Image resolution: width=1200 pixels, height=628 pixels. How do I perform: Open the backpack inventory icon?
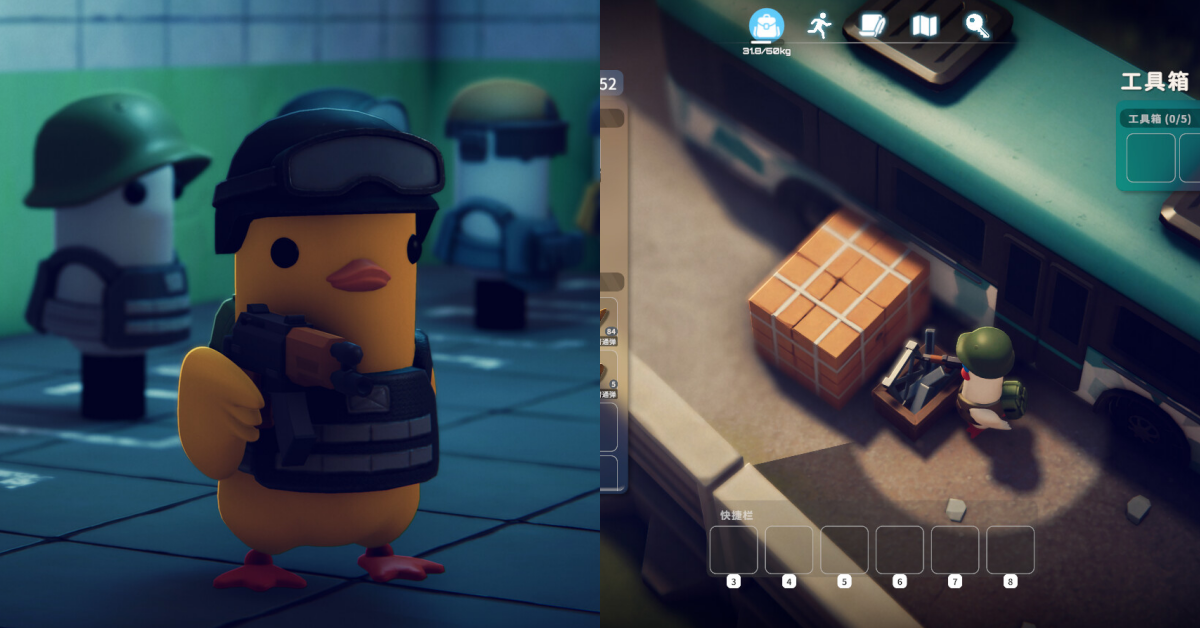(x=766, y=25)
